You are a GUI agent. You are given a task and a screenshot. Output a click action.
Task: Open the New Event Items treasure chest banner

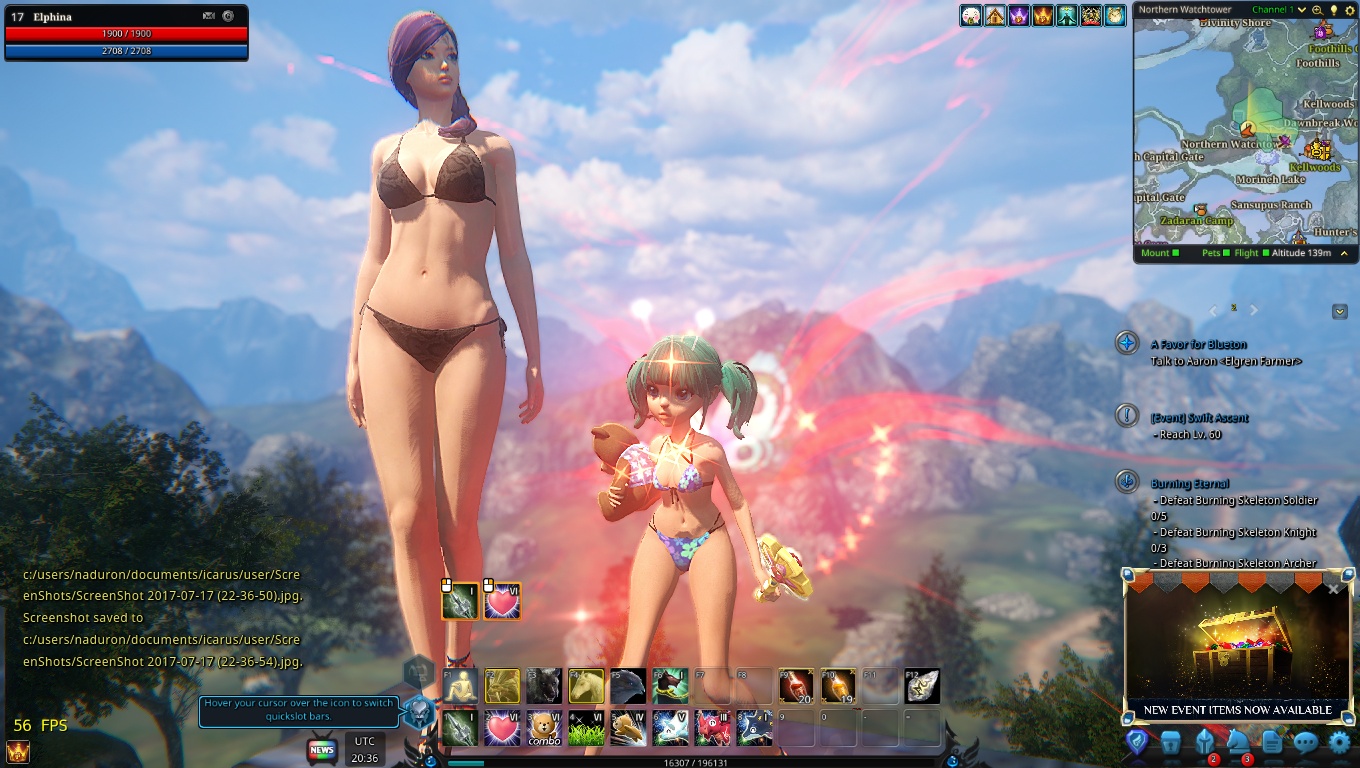[x=1237, y=650]
